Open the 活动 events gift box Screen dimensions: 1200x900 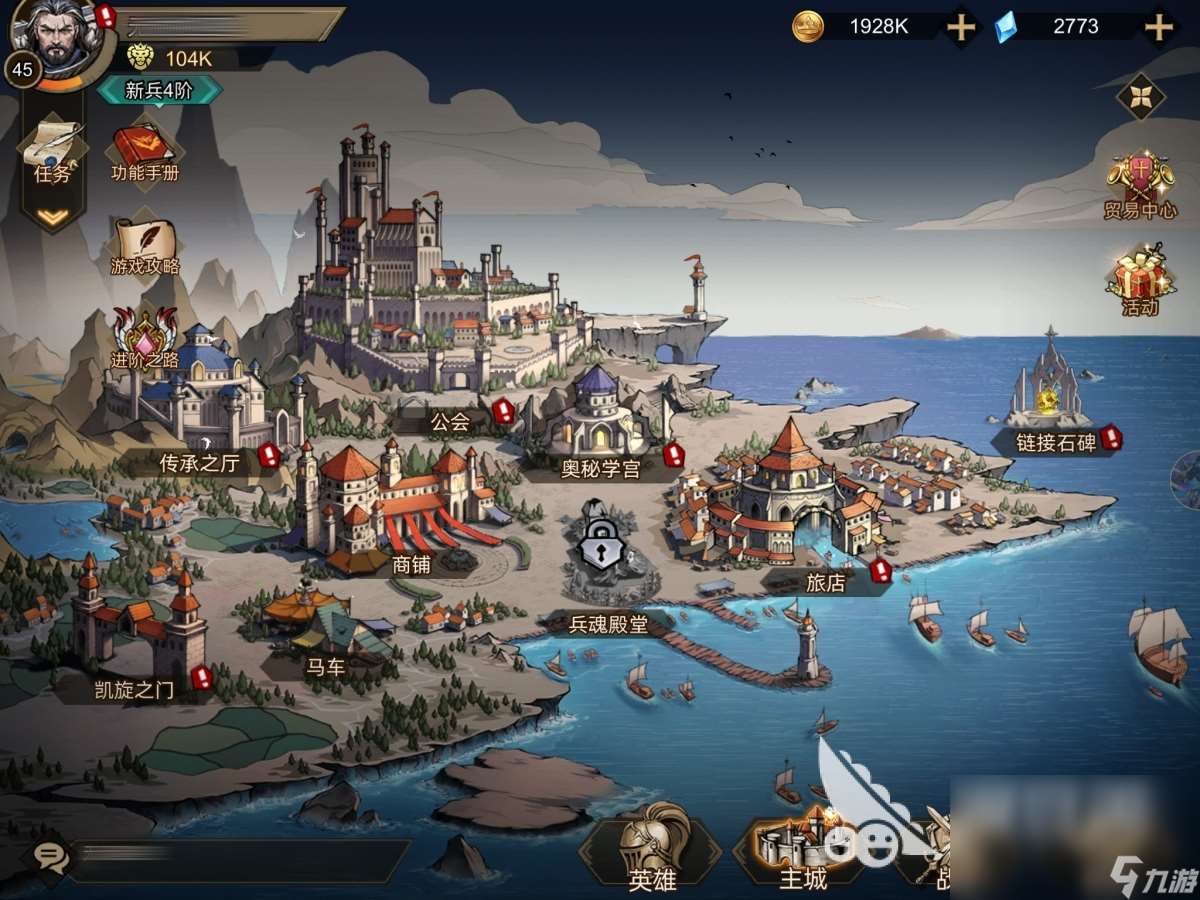coord(1140,279)
